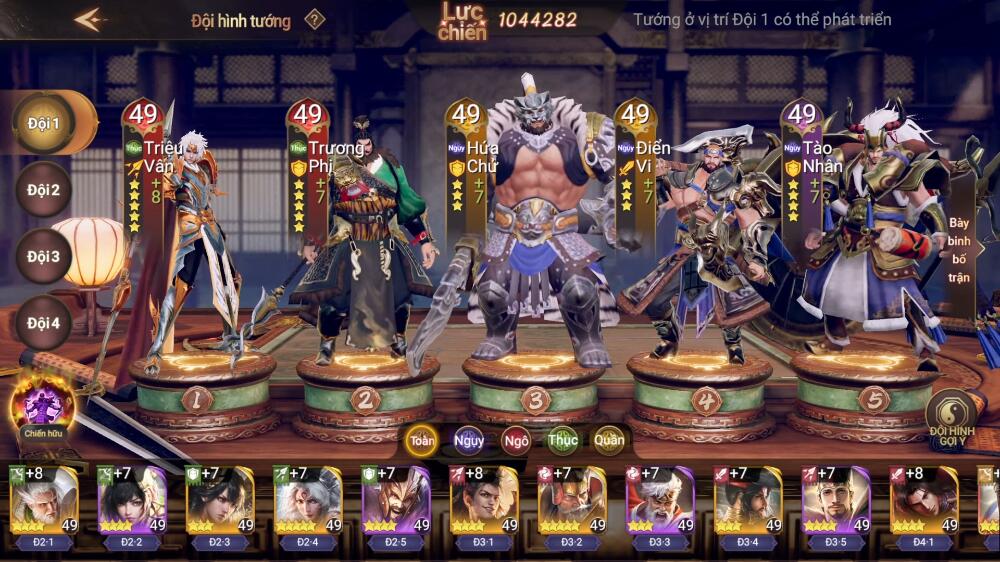Go back using the arrow button
The width and height of the screenshot is (1000, 562).
click(x=90, y=20)
